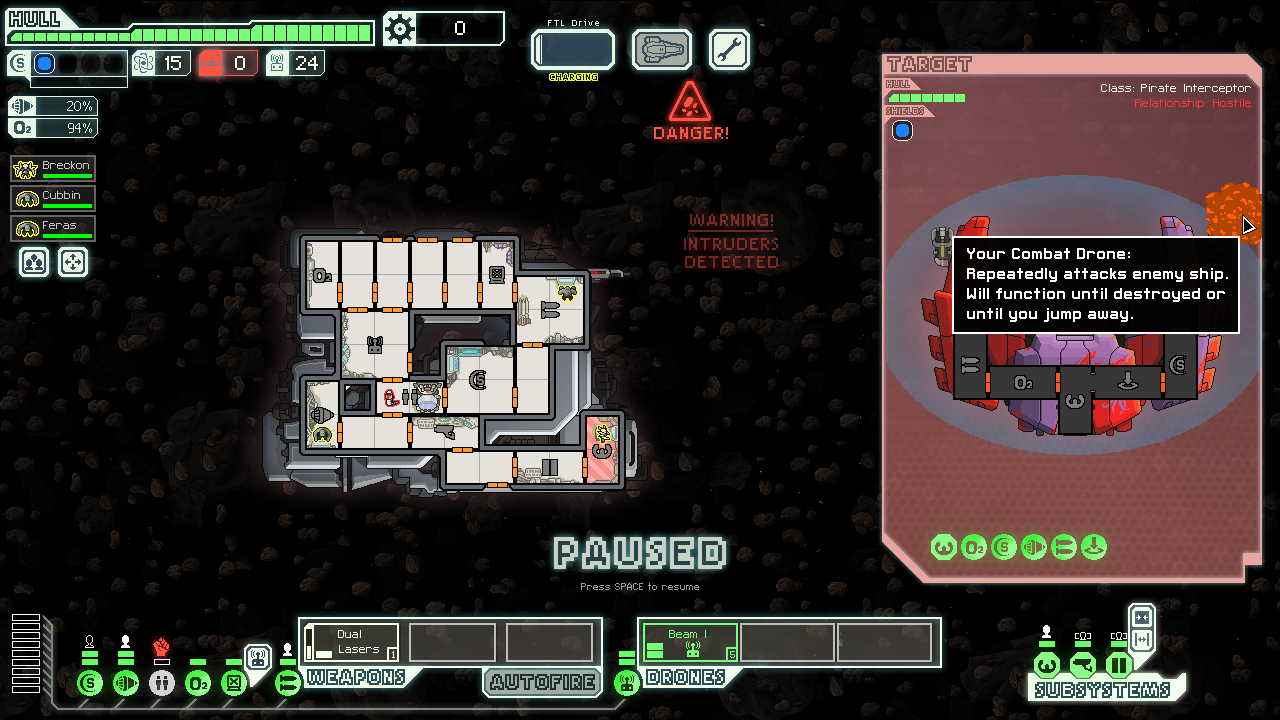Select crew member Cubbin
The width and height of the screenshot is (1280, 720).
[54, 199]
